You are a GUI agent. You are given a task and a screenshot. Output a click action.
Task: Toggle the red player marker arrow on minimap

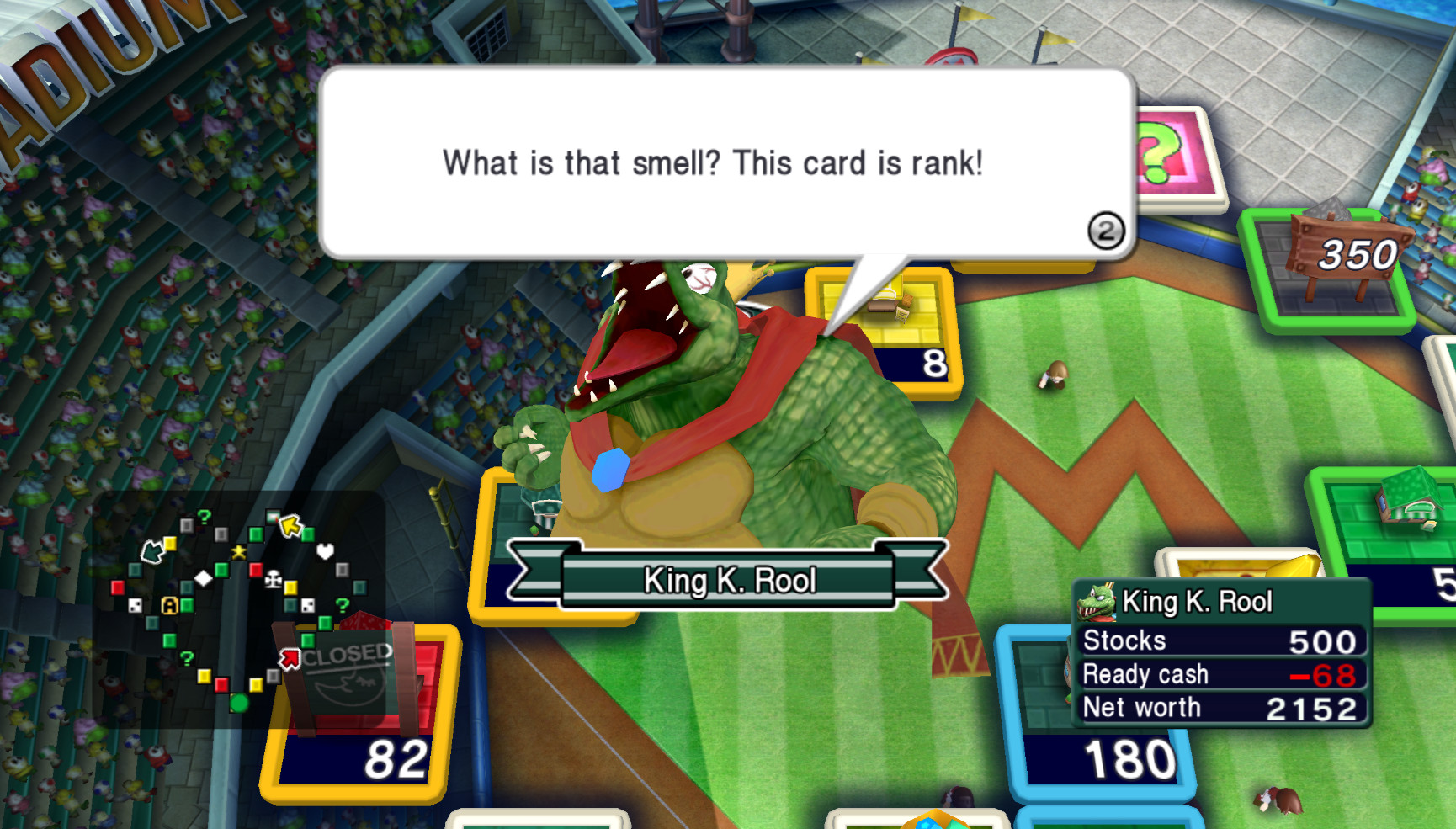click(290, 656)
